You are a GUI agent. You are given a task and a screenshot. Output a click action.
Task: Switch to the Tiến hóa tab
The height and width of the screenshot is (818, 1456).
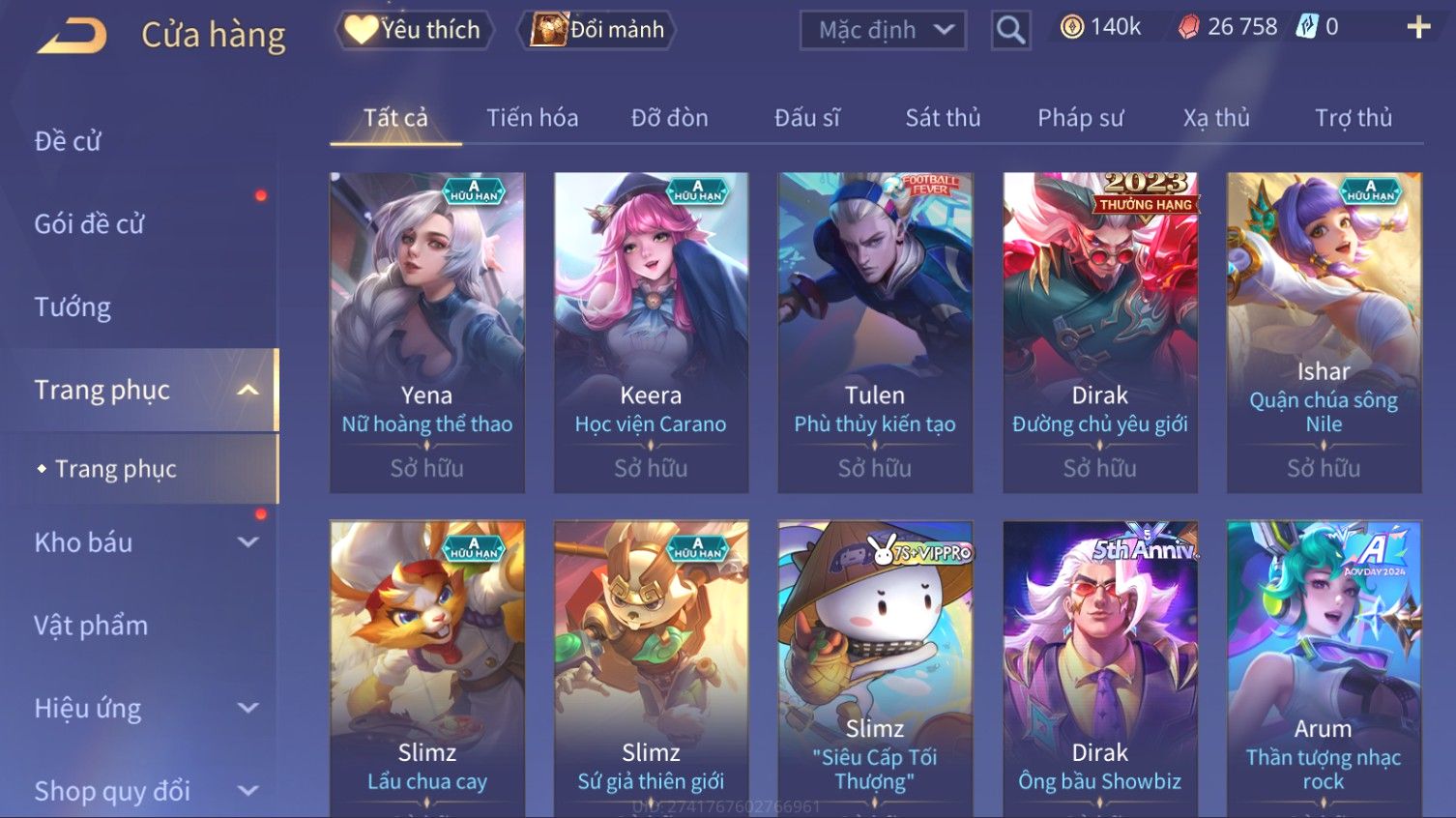pos(532,118)
